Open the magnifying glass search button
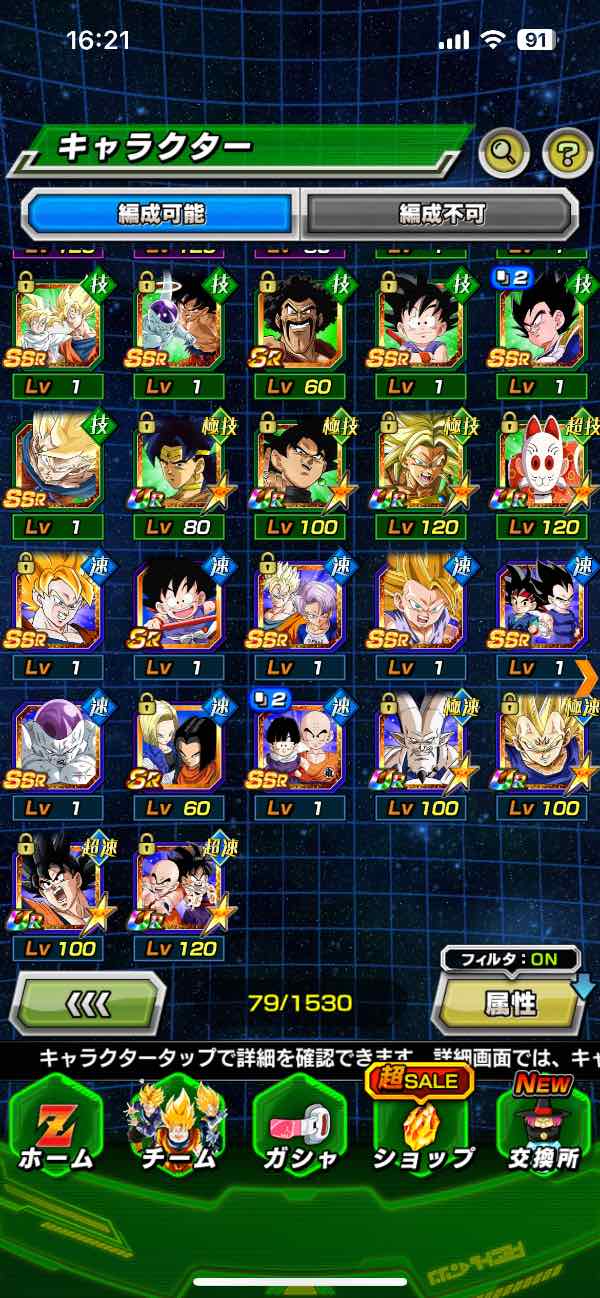 tap(503, 153)
